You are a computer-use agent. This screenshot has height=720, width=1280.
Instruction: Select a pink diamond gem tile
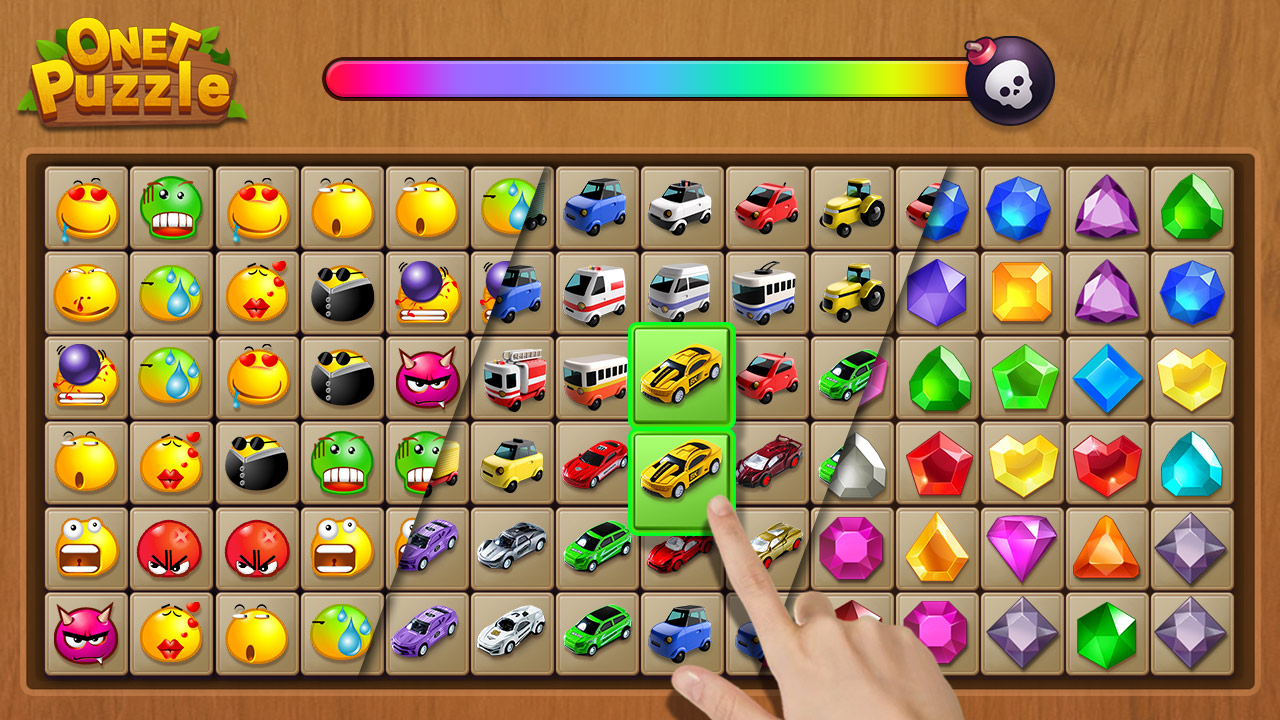1023,548
